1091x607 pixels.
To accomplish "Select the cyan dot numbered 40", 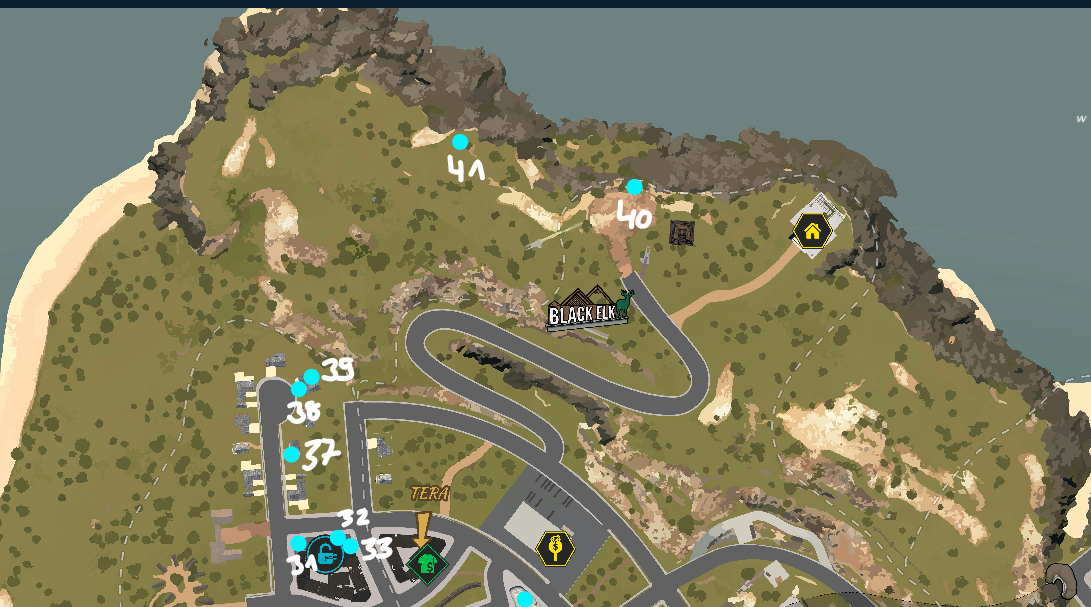I will pyautogui.click(x=635, y=187).
